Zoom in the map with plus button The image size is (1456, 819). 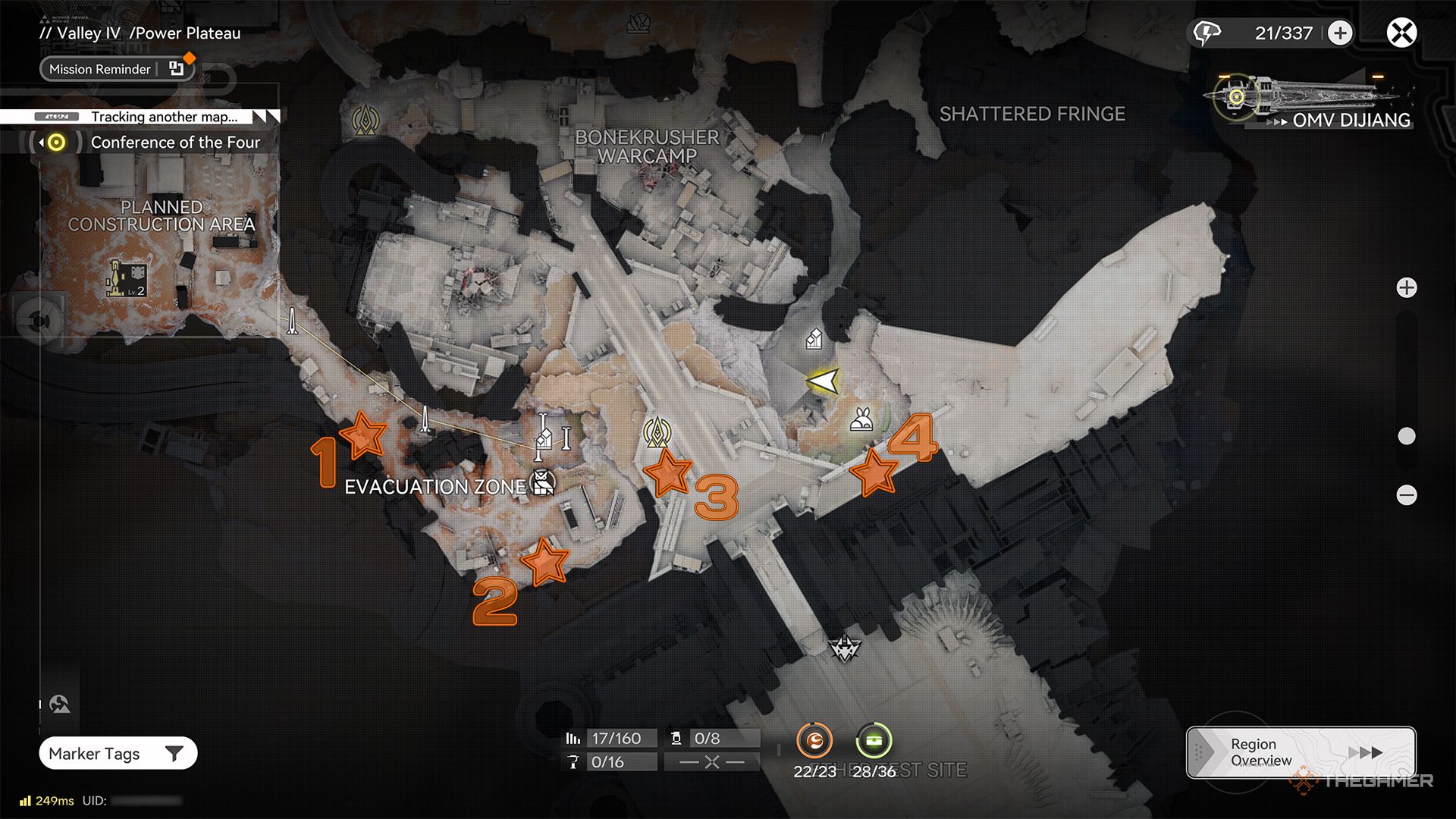click(x=1407, y=288)
